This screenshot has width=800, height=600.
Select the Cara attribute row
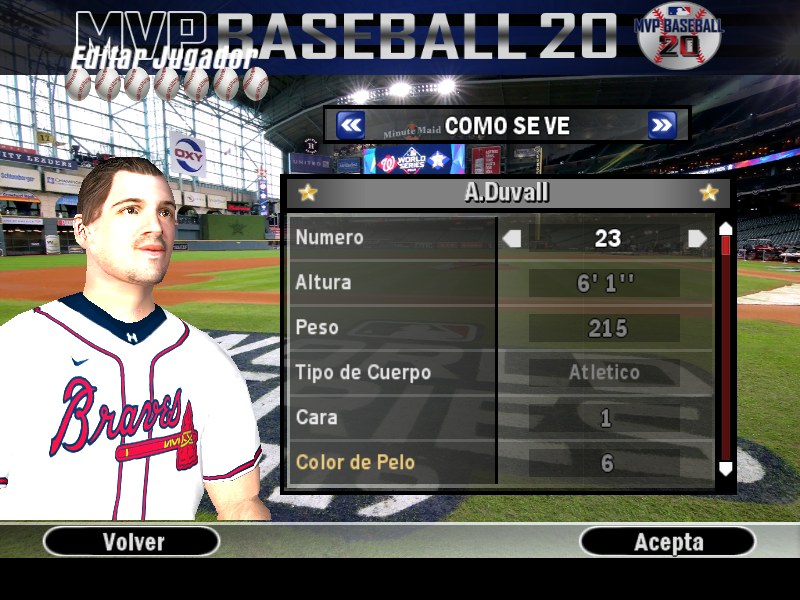(392, 417)
